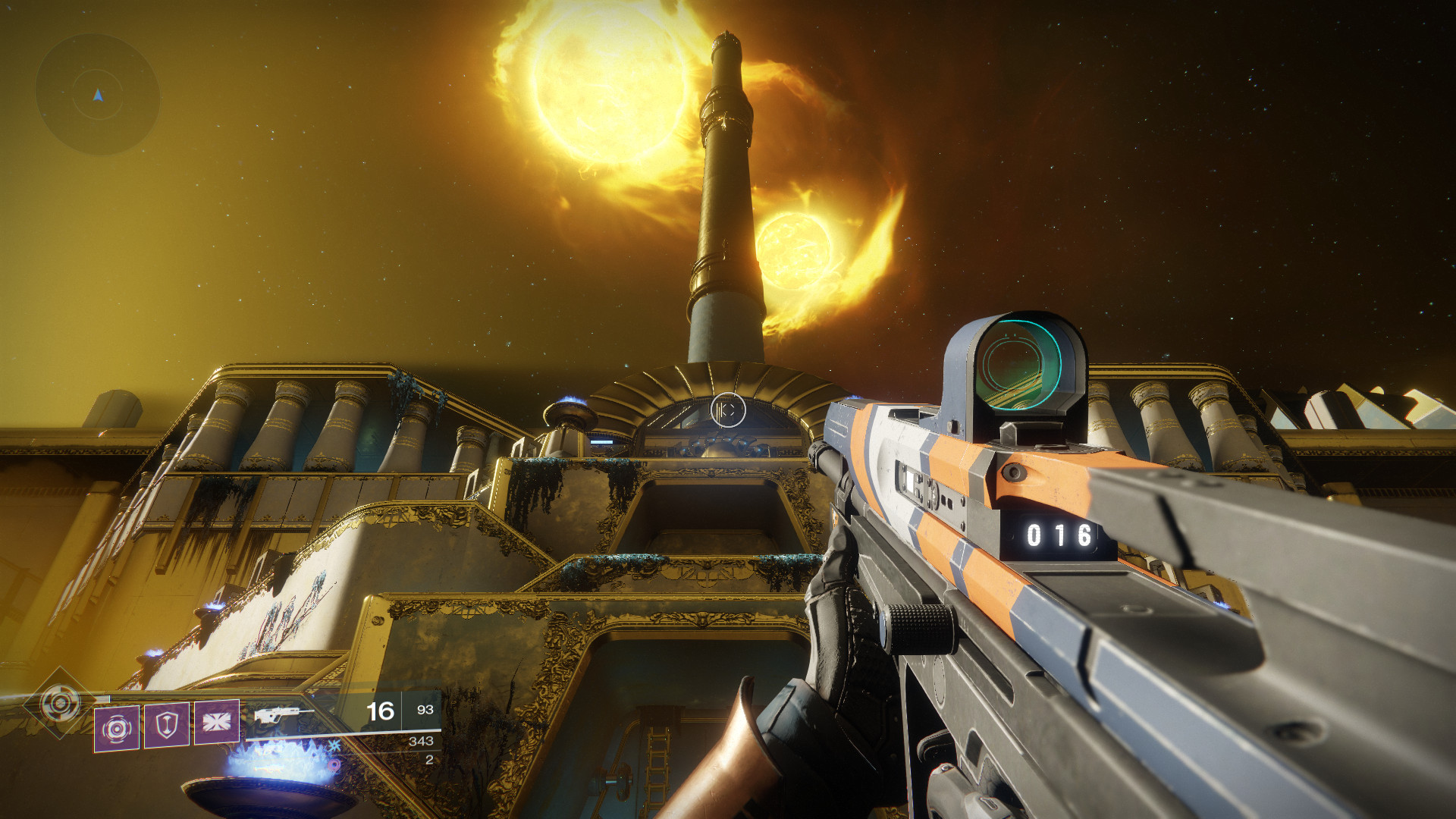Use the void grenade ability icon

pos(117,729)
